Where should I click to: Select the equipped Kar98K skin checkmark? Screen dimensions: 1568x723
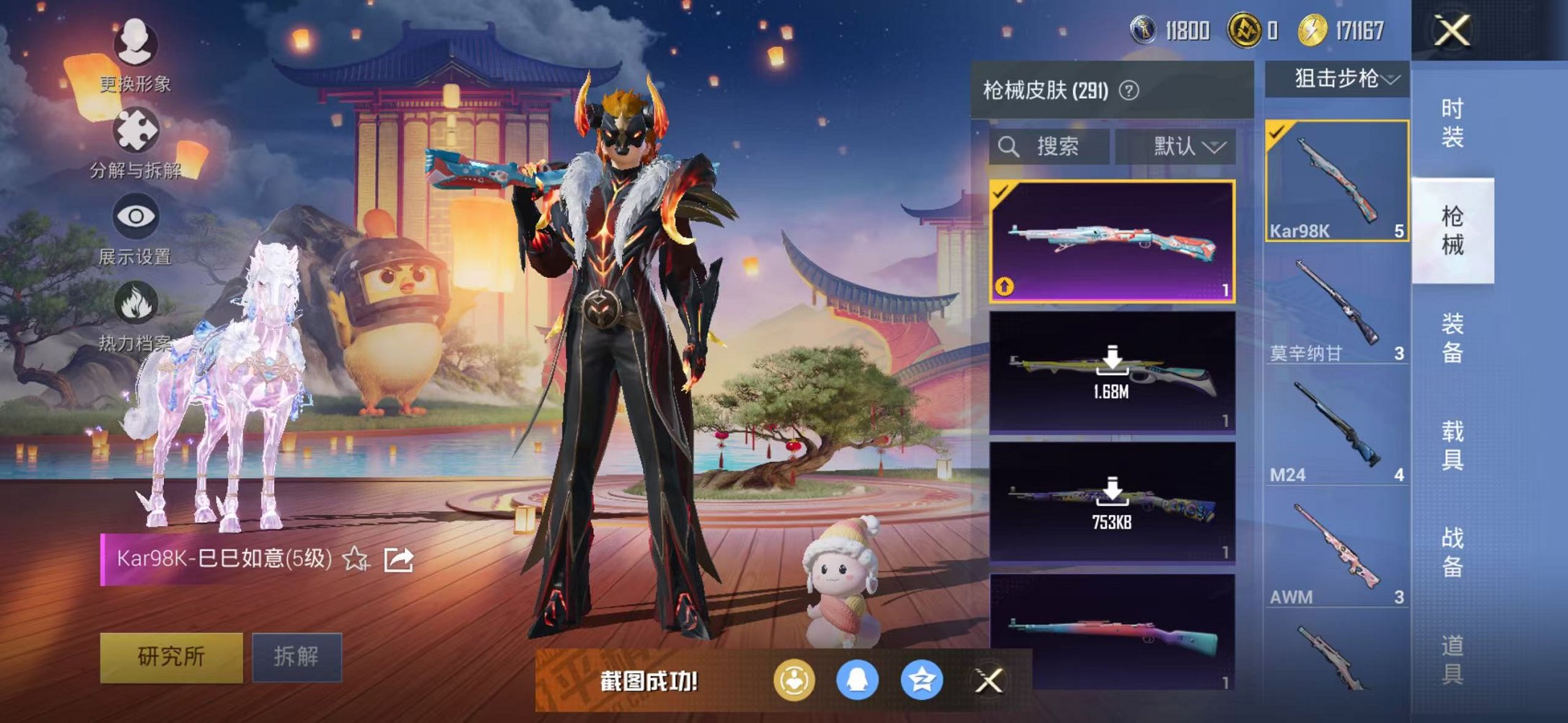tap(1001, 193)
